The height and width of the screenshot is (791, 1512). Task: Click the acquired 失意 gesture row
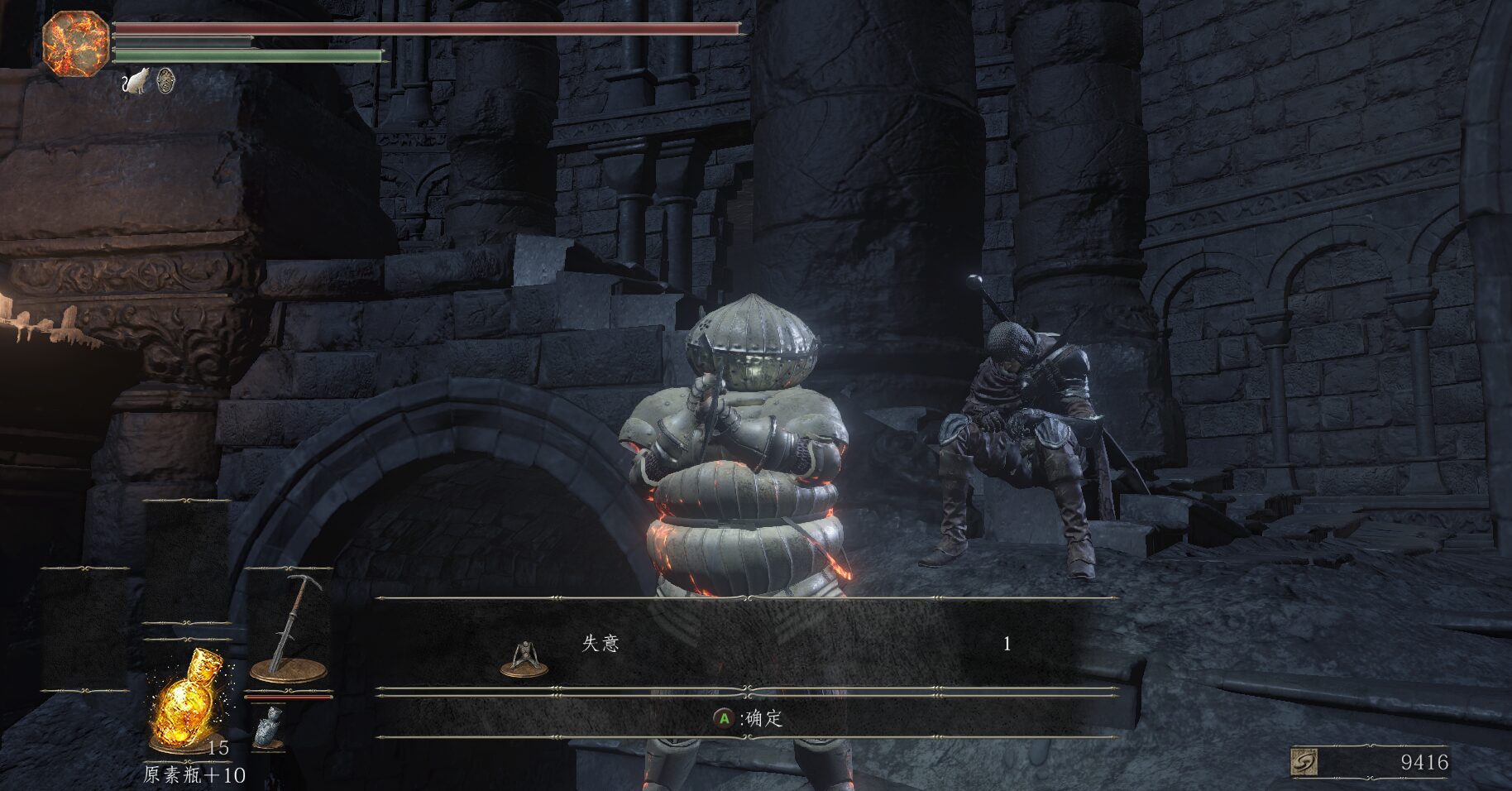click(x=746, y=644)
